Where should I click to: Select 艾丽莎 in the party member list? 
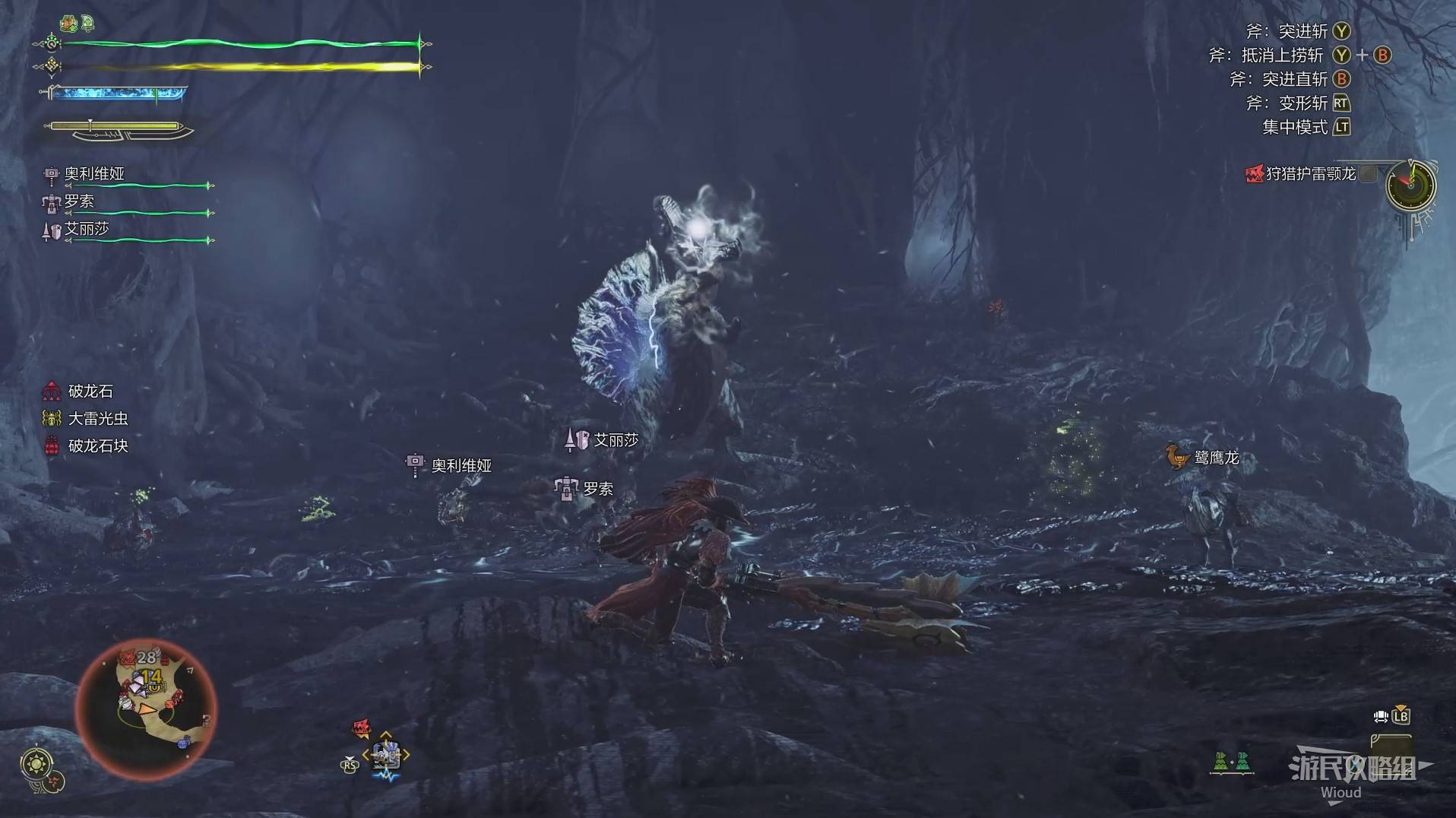(86, 229)
